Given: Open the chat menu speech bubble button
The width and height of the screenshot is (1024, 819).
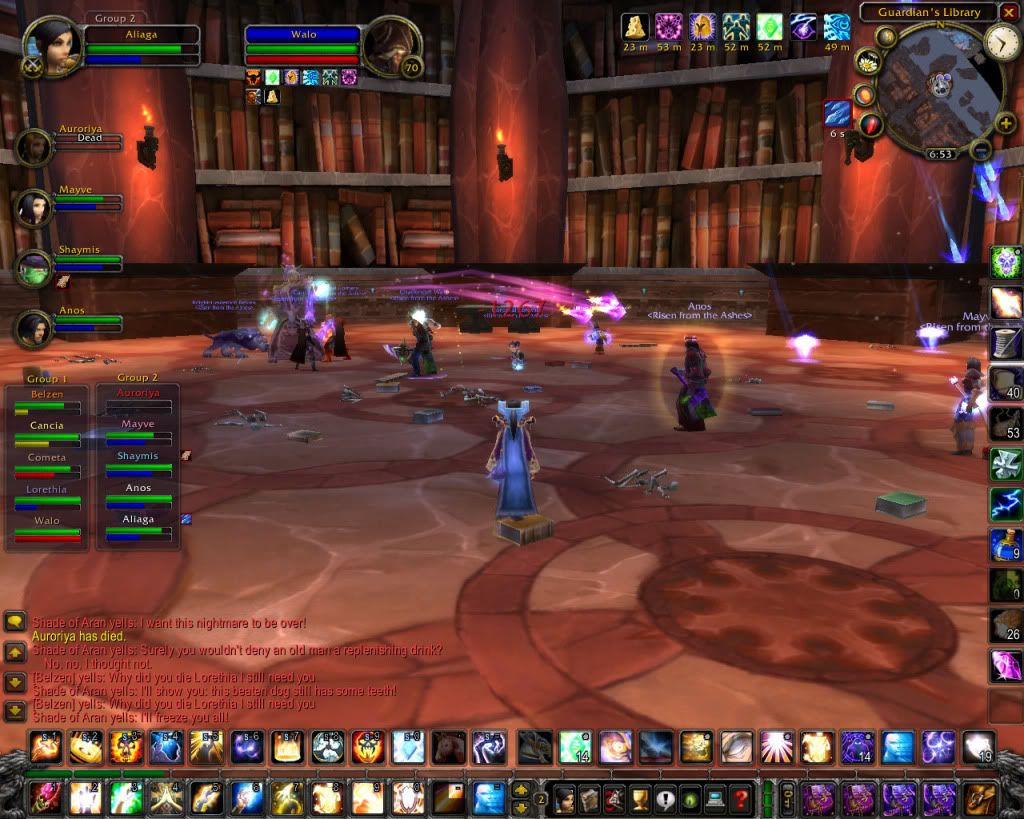Looking at the screenshot, I should pos(15,622).
